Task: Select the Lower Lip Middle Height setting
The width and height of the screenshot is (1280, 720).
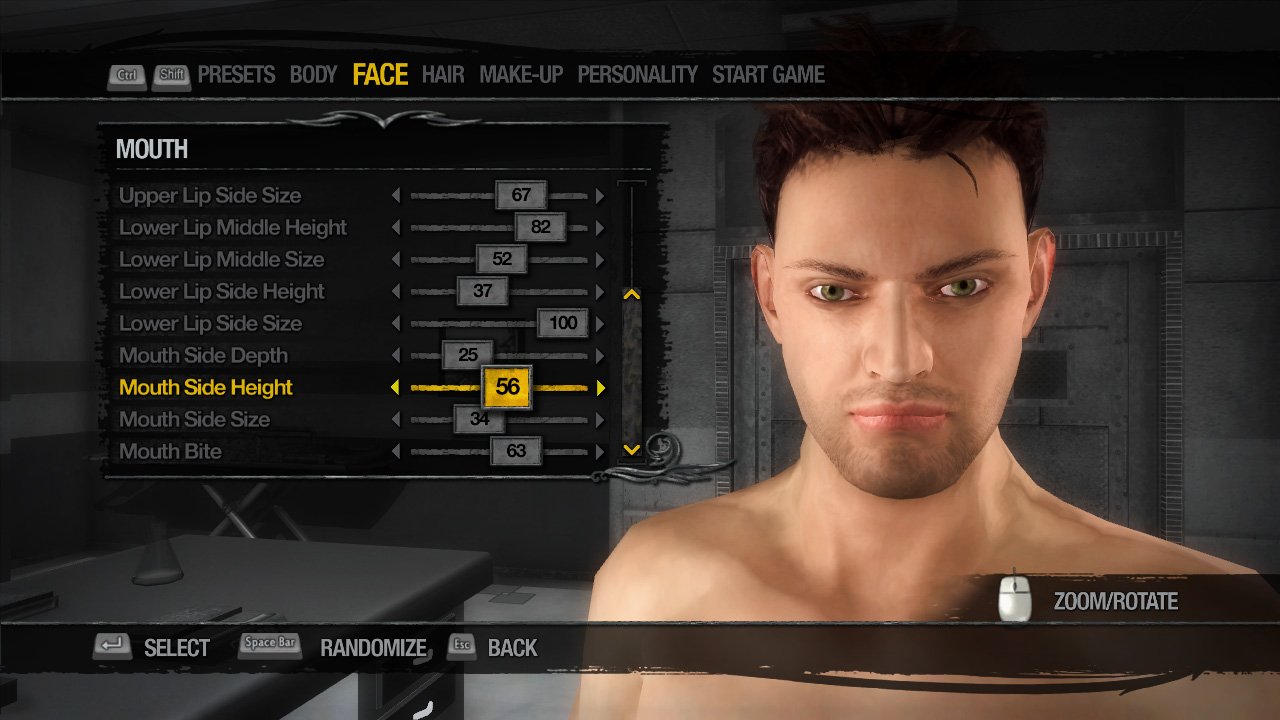Action: pyautogui.click(x=232, y=227)
